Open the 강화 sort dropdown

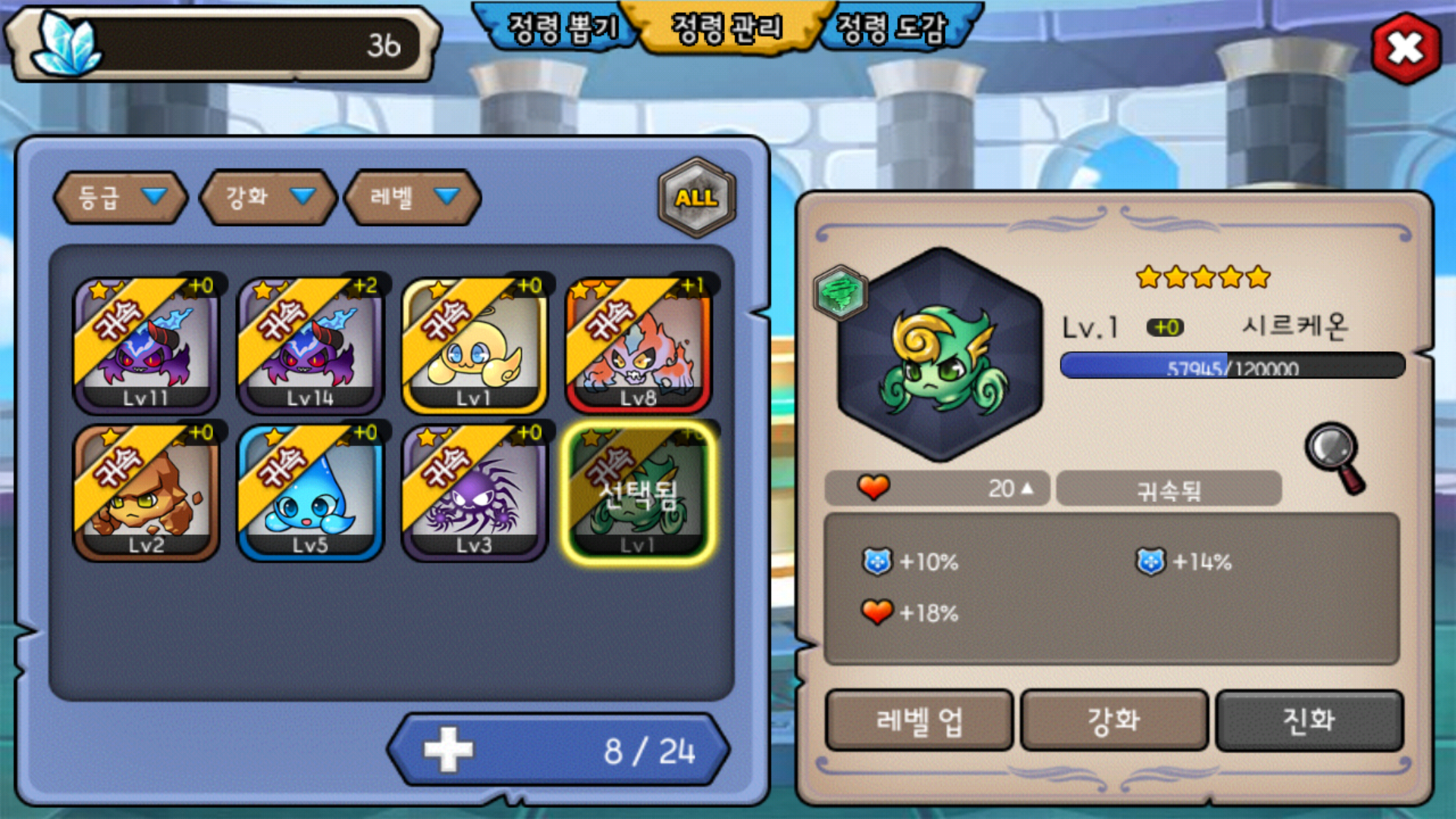(267, 197)
